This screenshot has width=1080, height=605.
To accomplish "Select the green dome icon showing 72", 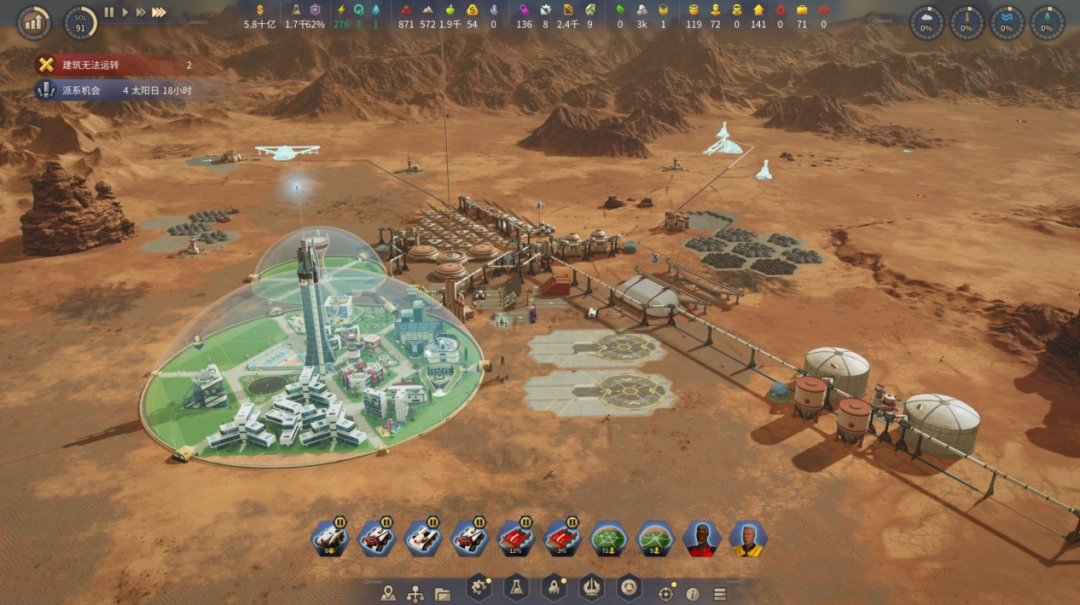I will [x=608, y=539].
